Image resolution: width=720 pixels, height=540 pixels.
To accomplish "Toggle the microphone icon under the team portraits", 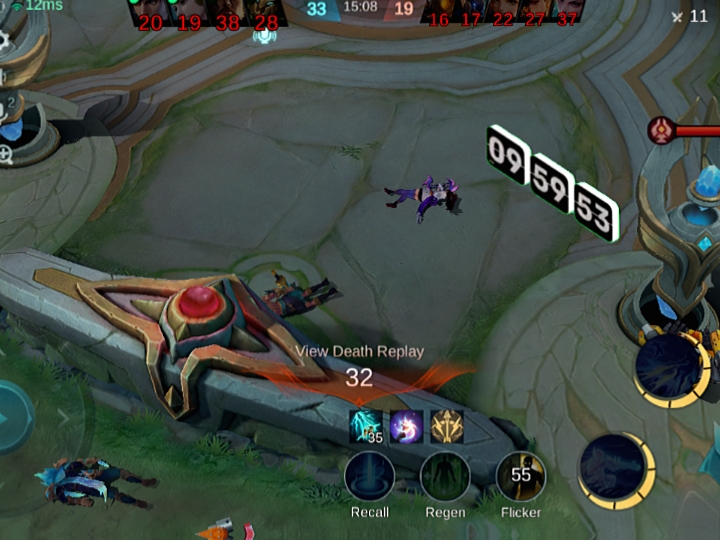I will click(264, 36).
